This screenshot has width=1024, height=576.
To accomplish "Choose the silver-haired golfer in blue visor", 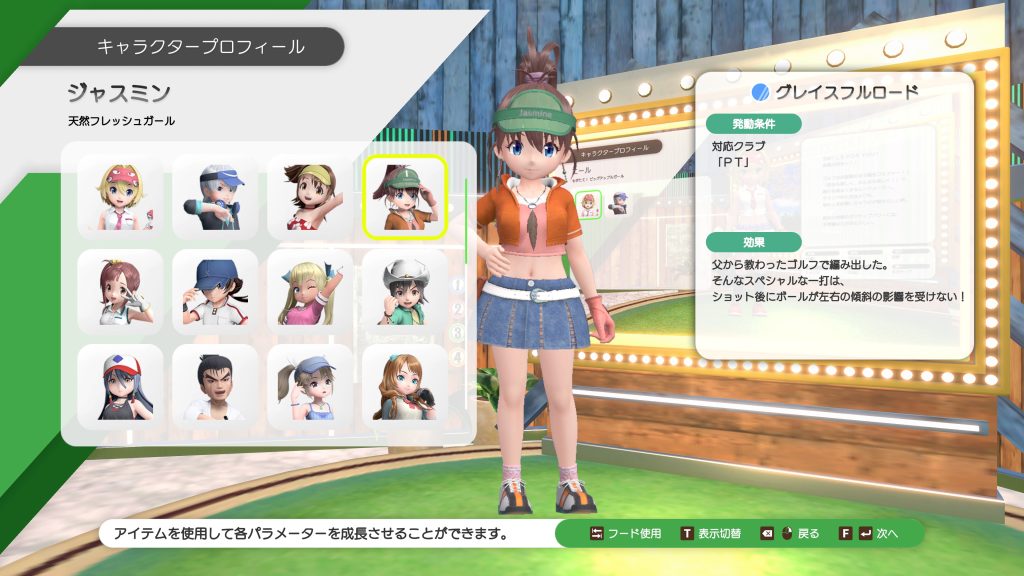I will [x=215, y=197].
